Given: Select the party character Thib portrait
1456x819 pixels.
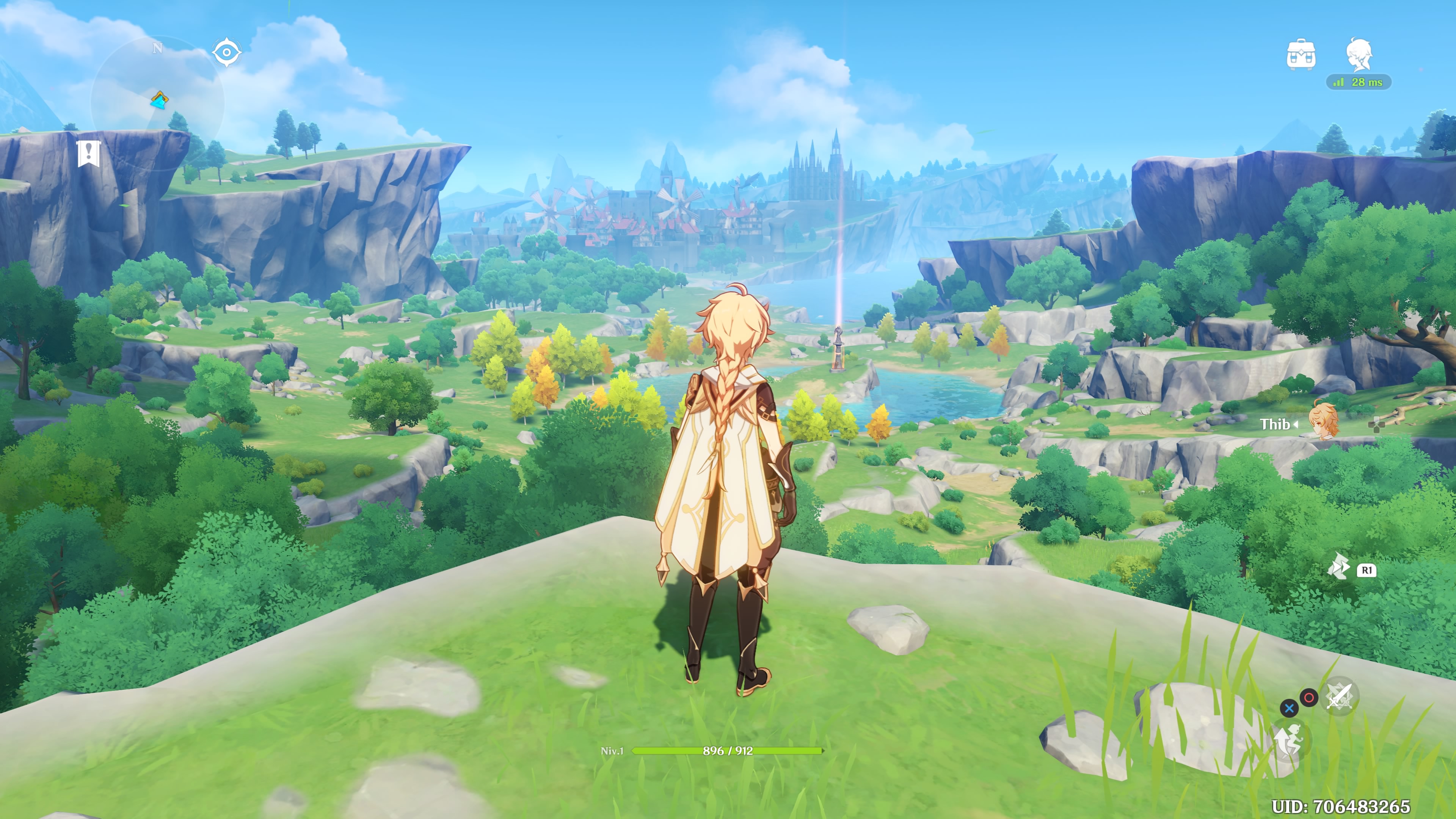Looking at the screenshot, I should coord(1324,422).
